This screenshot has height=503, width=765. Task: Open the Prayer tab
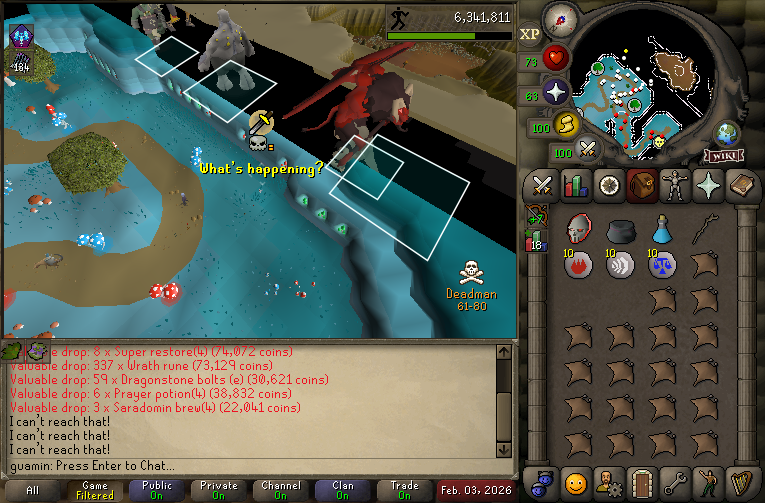(x=707, y=186)
